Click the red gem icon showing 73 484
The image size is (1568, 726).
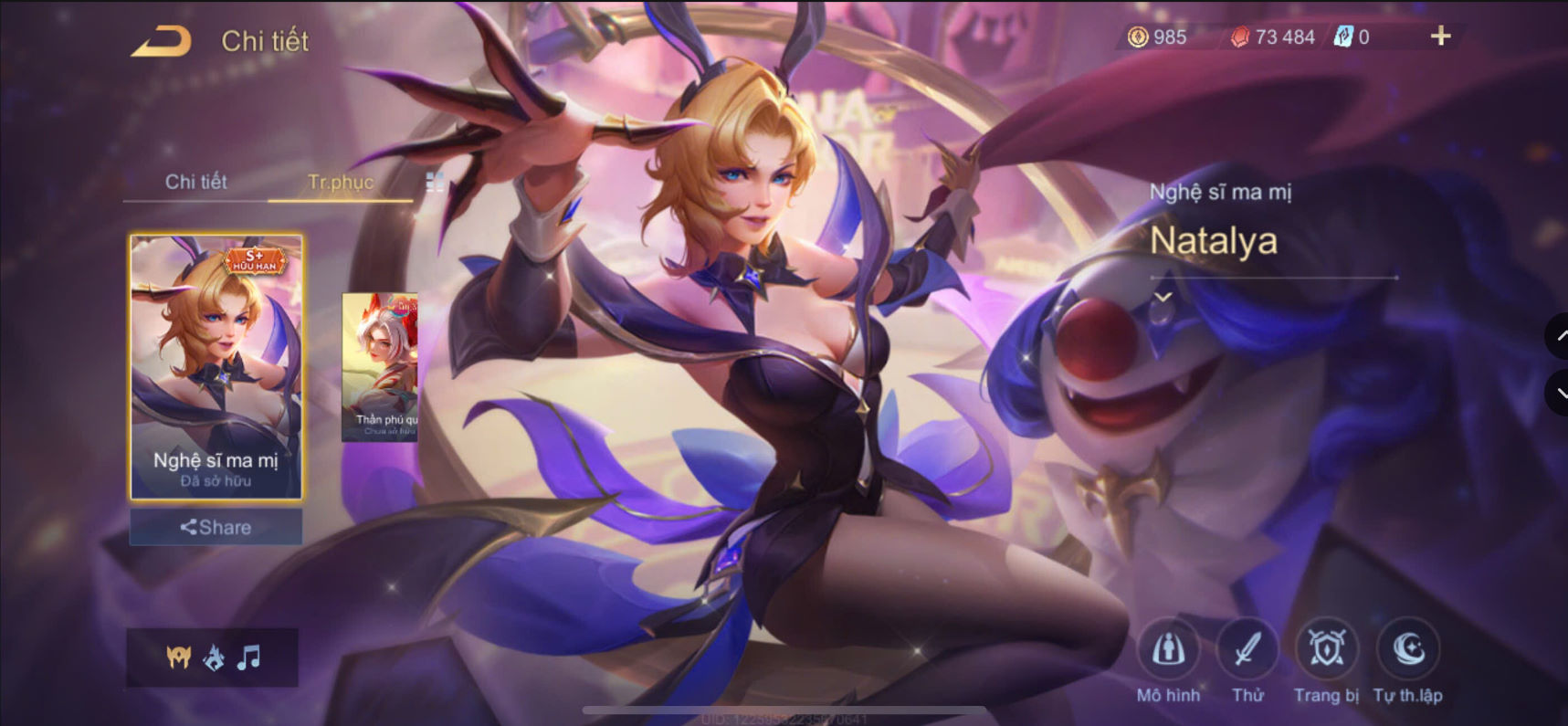coord(1239,37)
